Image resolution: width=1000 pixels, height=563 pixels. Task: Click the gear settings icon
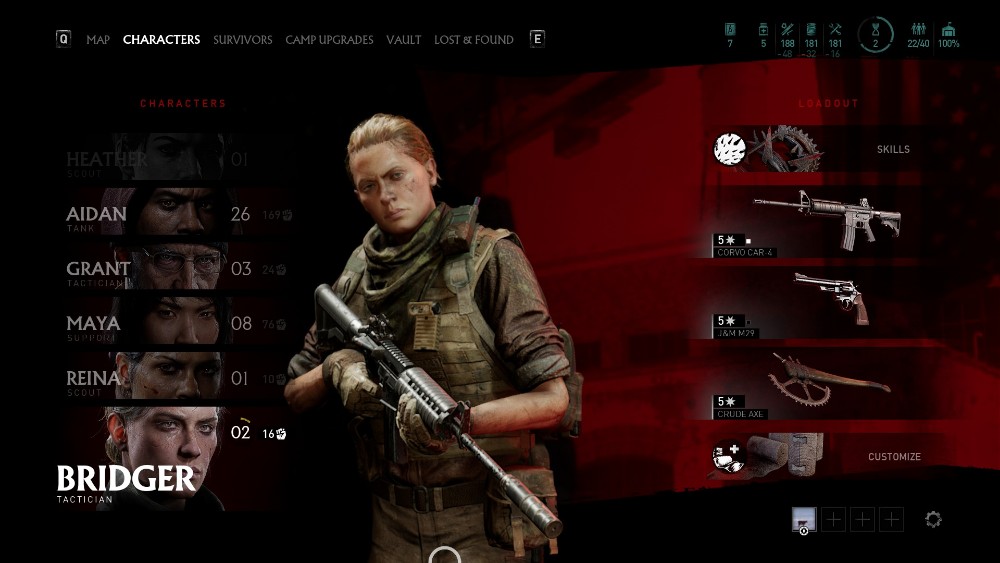pyautogui.click(x=933, y=519)
